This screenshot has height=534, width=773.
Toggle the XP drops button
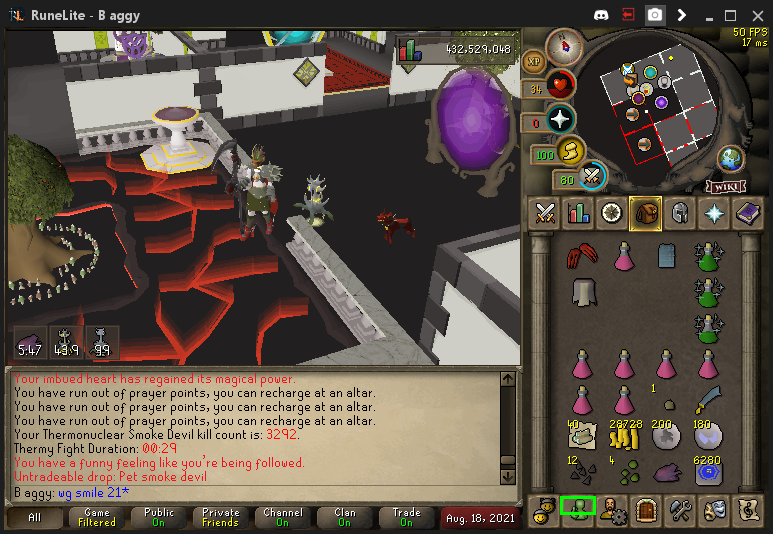[x=533, y=60]
